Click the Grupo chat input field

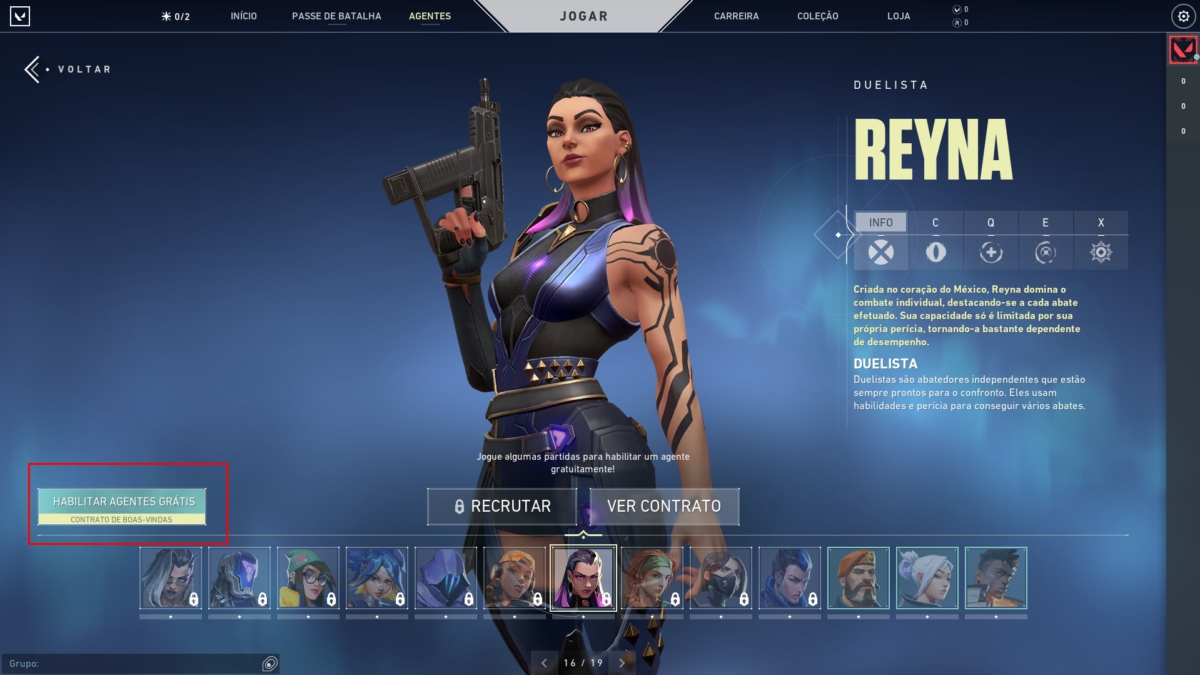[130, 664]
